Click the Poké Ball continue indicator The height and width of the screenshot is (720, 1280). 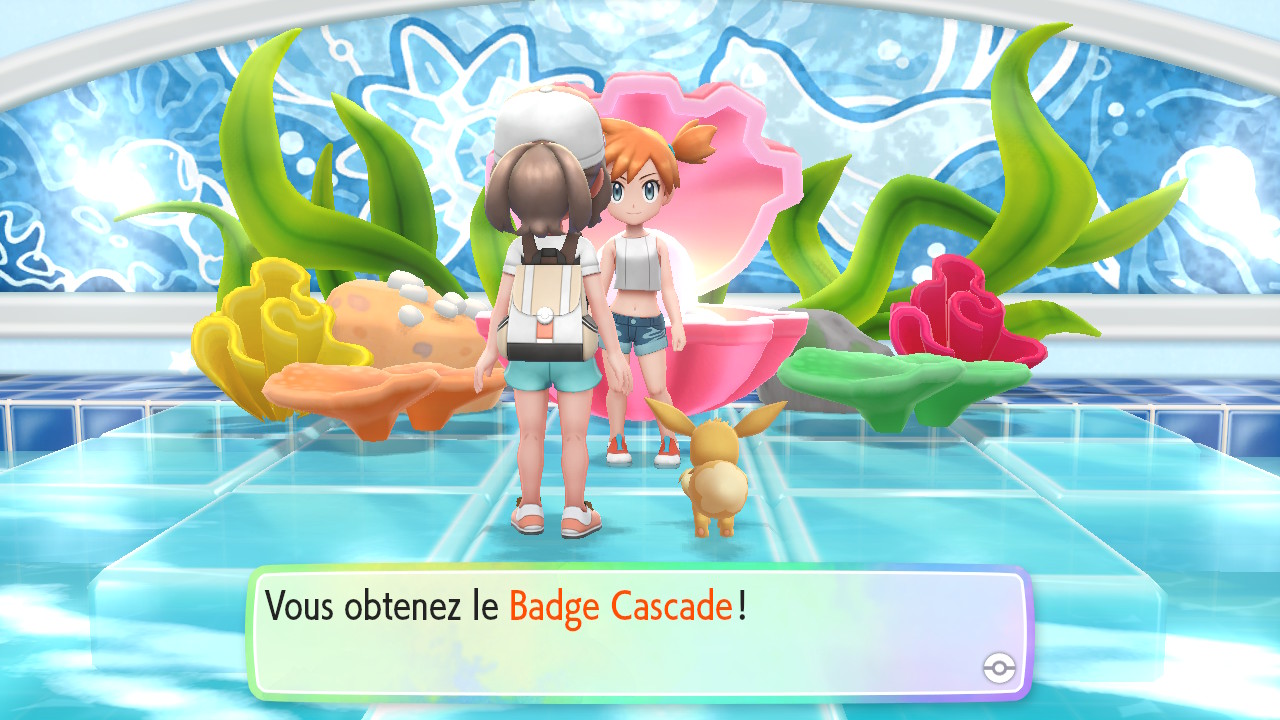(x=998, y=668)
